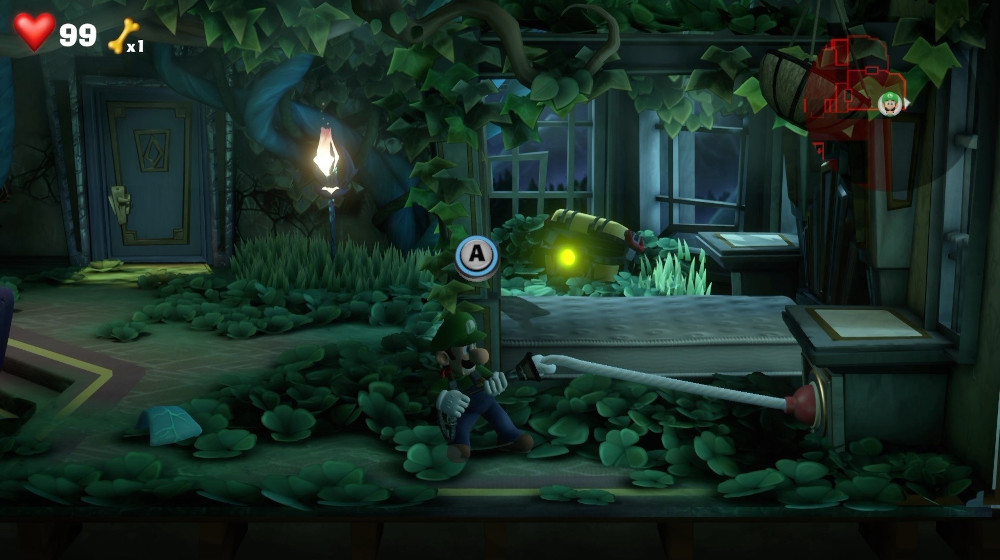
Task: Click Luigi's face marker on the minimap
Action: pyautogui.click(x=889, y=102)
